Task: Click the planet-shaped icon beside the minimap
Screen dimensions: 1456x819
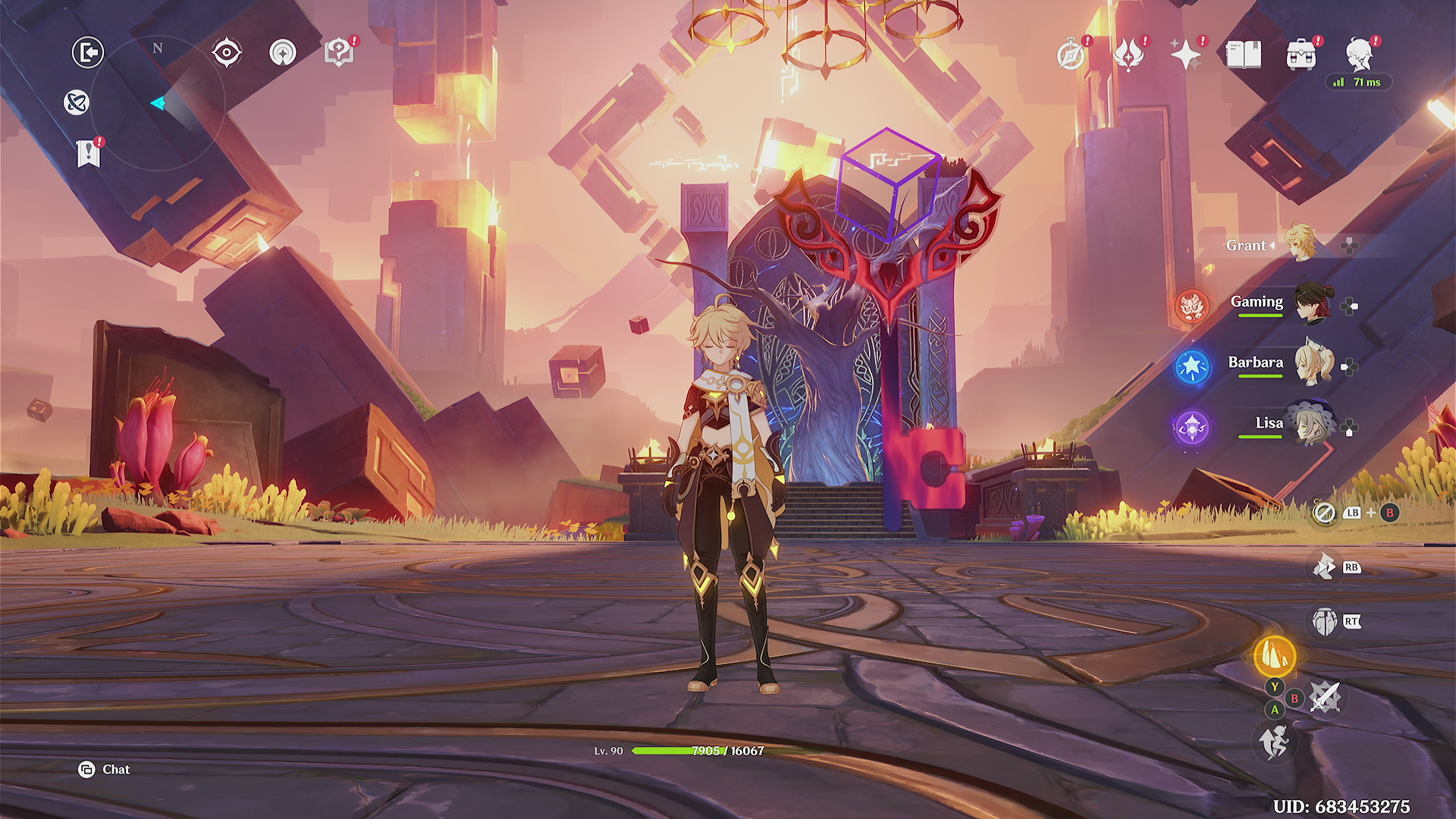Action: click(77, 102)
